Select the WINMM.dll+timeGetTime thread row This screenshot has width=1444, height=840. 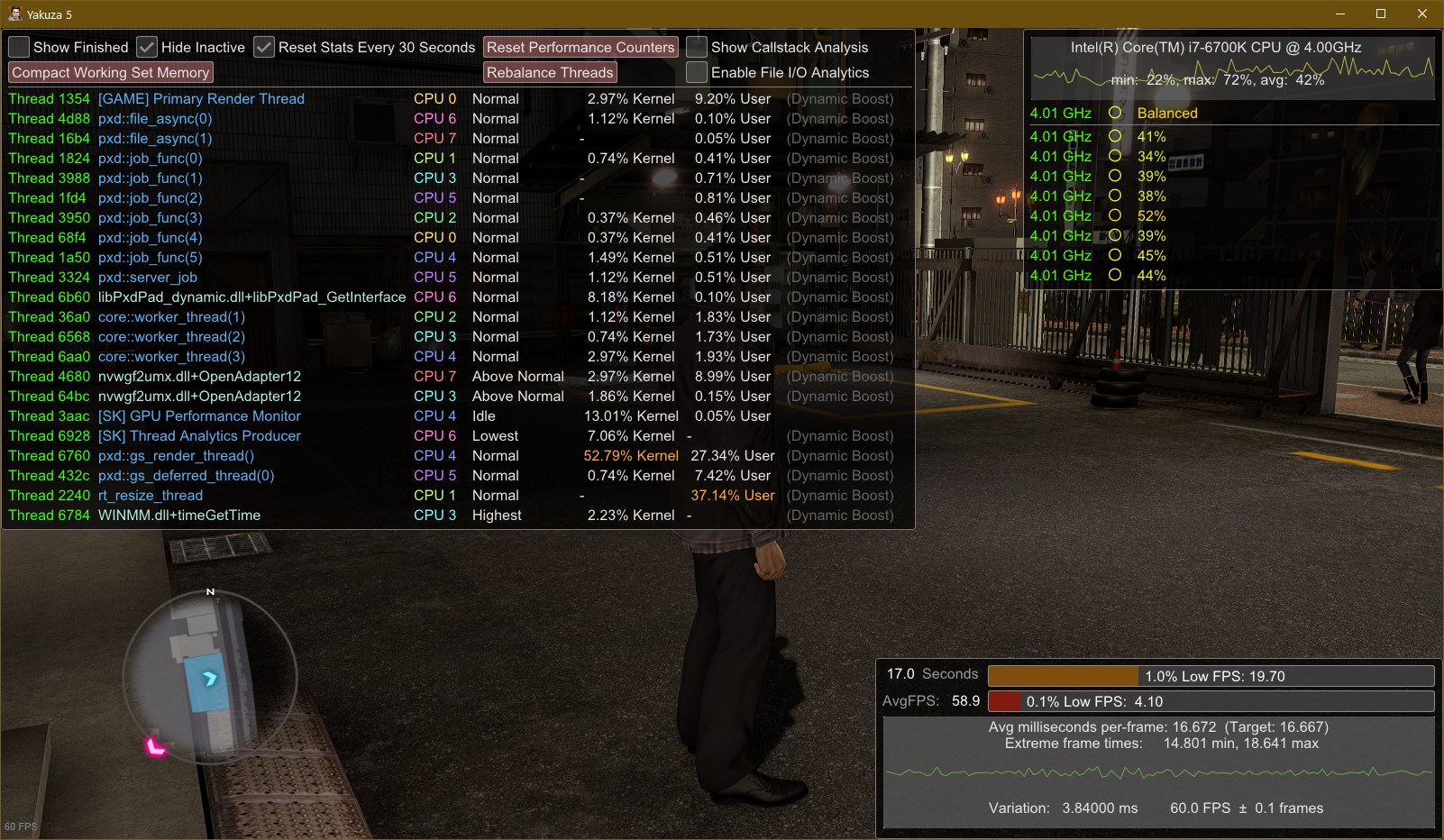pyautogui.click(x=179, y=515)
